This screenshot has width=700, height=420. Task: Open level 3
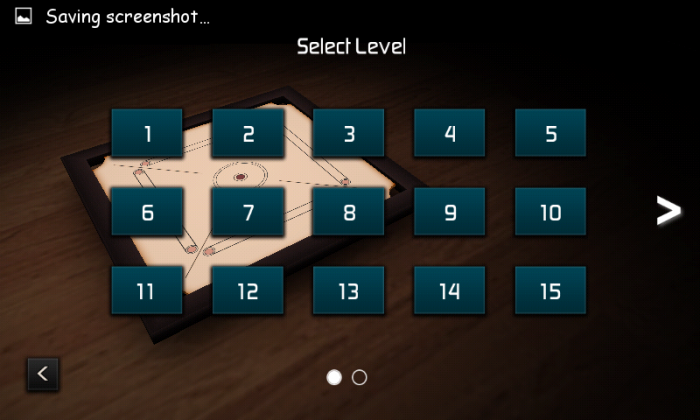click(x=349, y=133)
